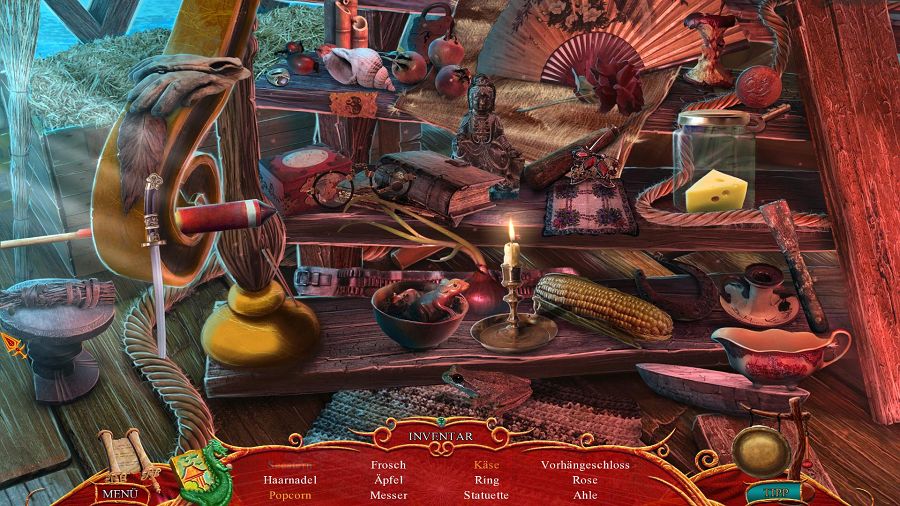The image size is (900, 506).
Task: Choose 'Ring' from the word list
Action: coord(487,480)
